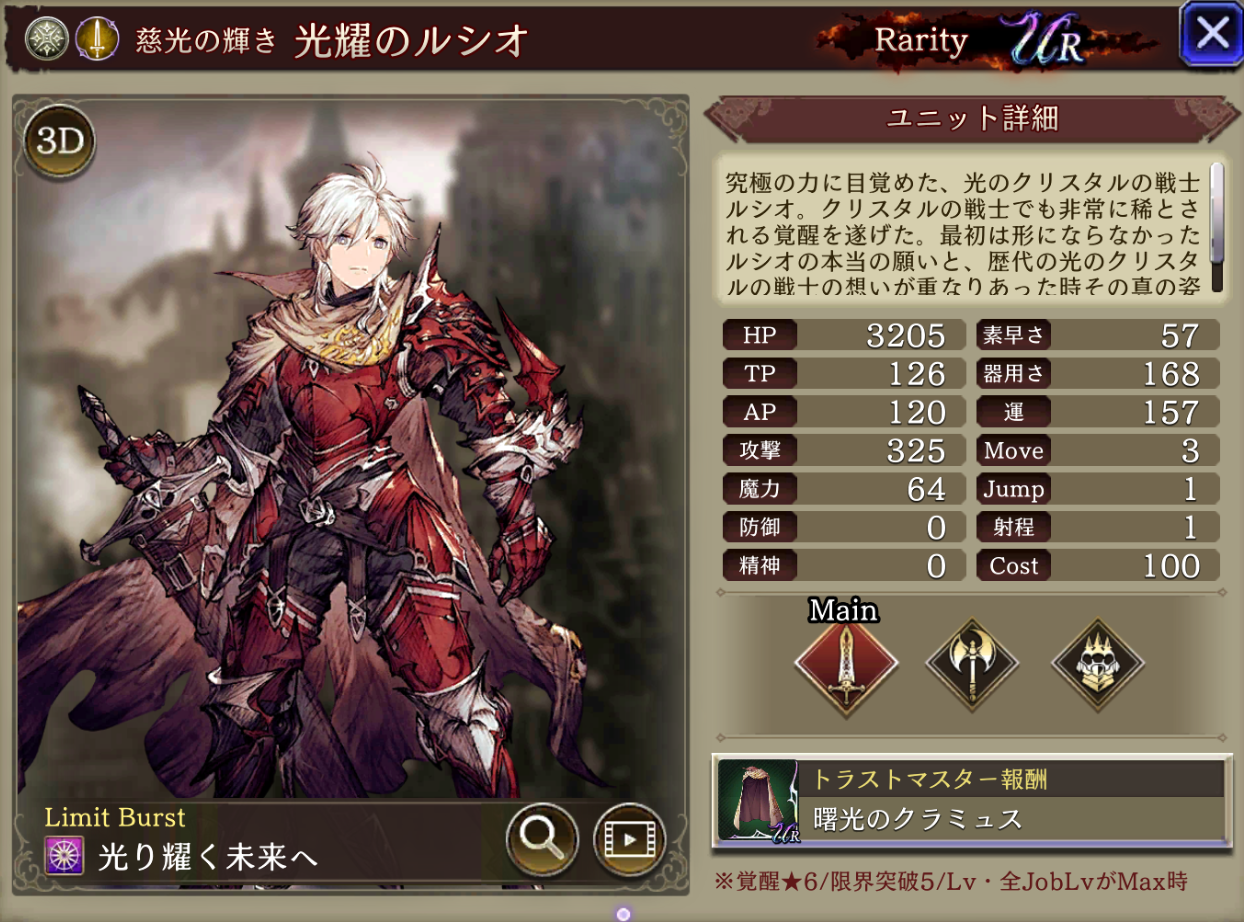Play the Limit Burst video preview

pyautogui.click(x=629, y=838)
